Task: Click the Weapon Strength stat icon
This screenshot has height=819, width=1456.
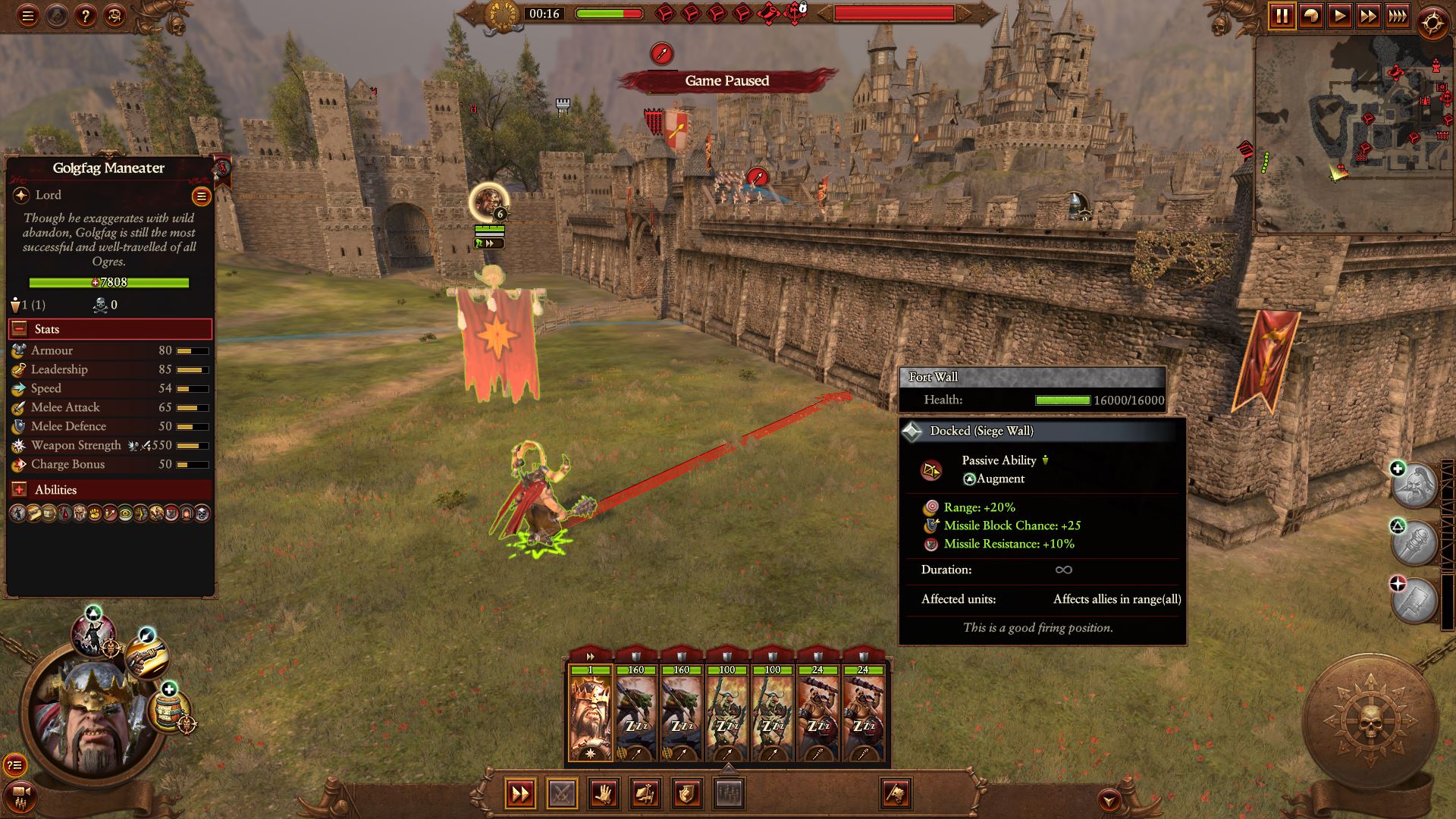Action: [x=18, y=446]
